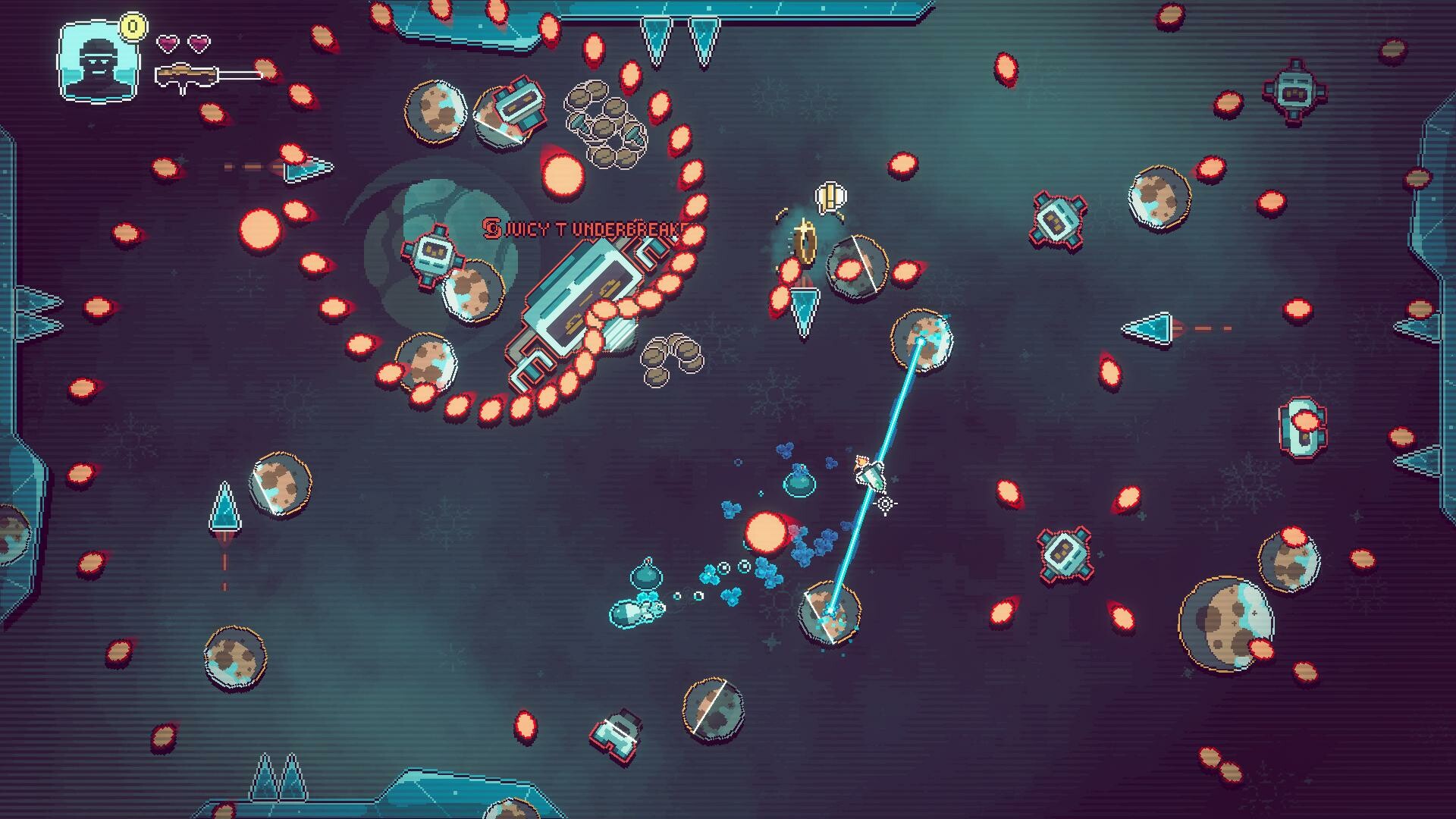Click the first heart in the health display
This screenshot has width=1456, height=819.
tap(166, 43)
